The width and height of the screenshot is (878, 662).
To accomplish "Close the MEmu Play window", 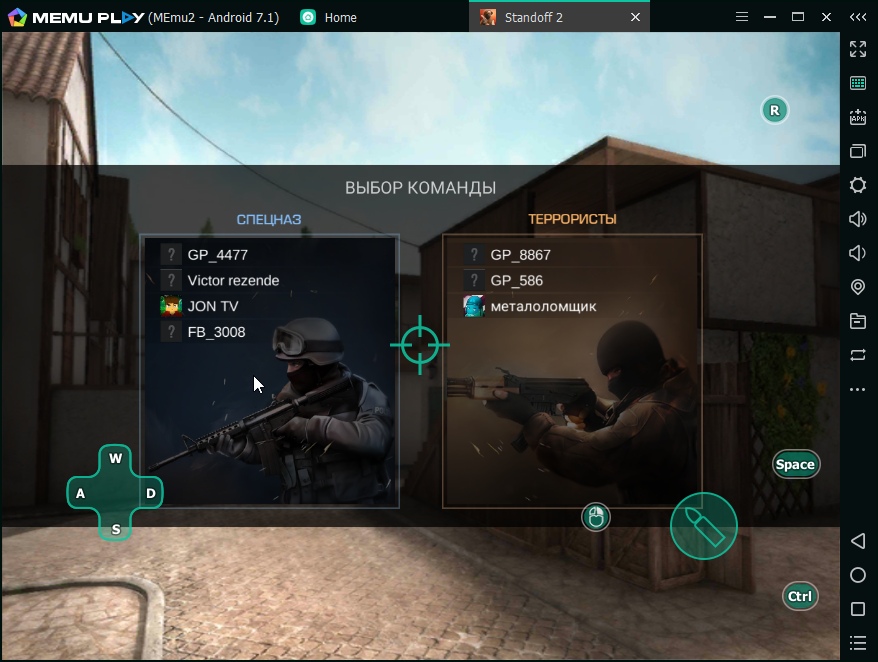I will click(x=826, y=17).
